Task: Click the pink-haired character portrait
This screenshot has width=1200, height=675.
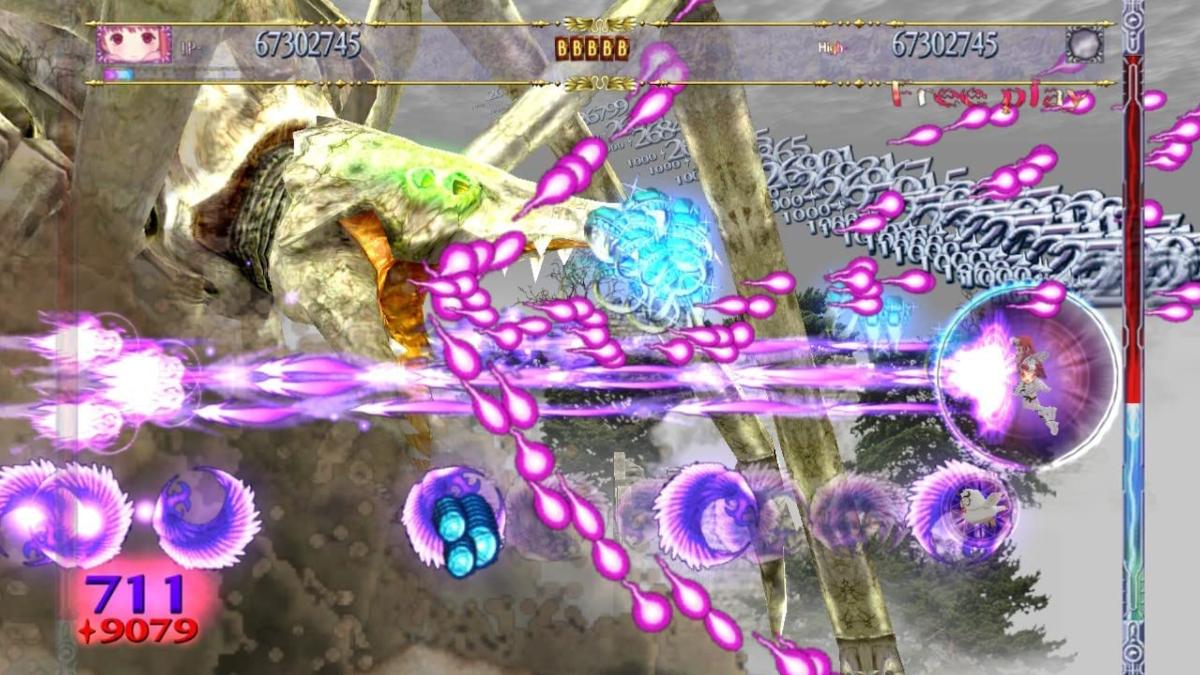Action: (133, 45)
